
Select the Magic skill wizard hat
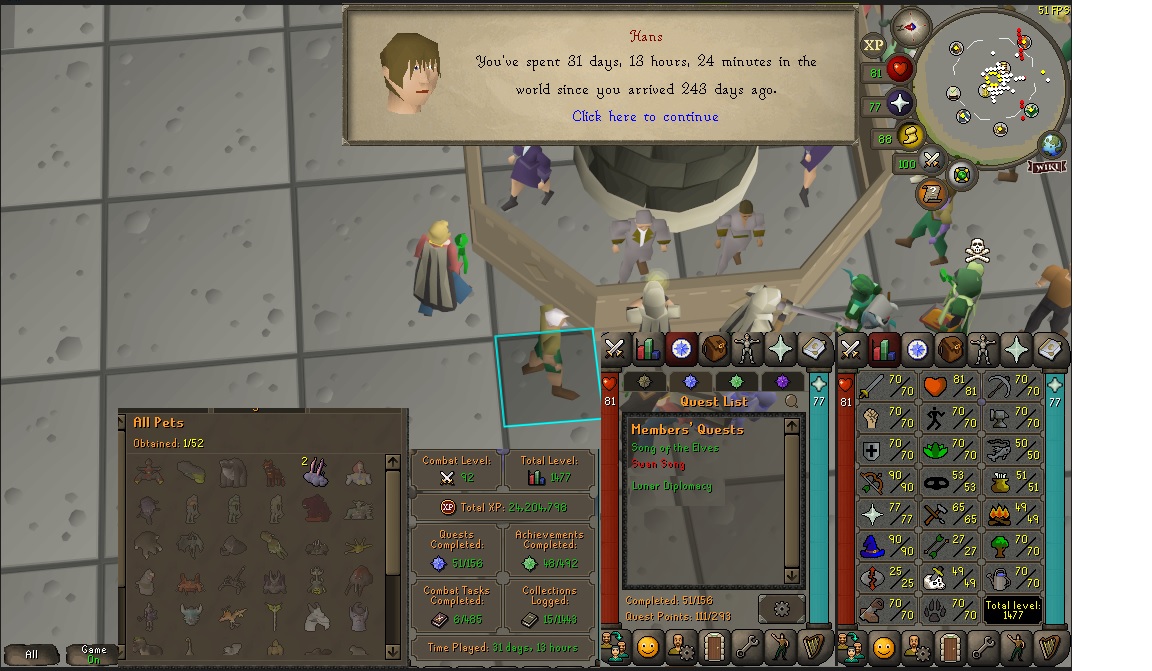[x=872, y=546]
